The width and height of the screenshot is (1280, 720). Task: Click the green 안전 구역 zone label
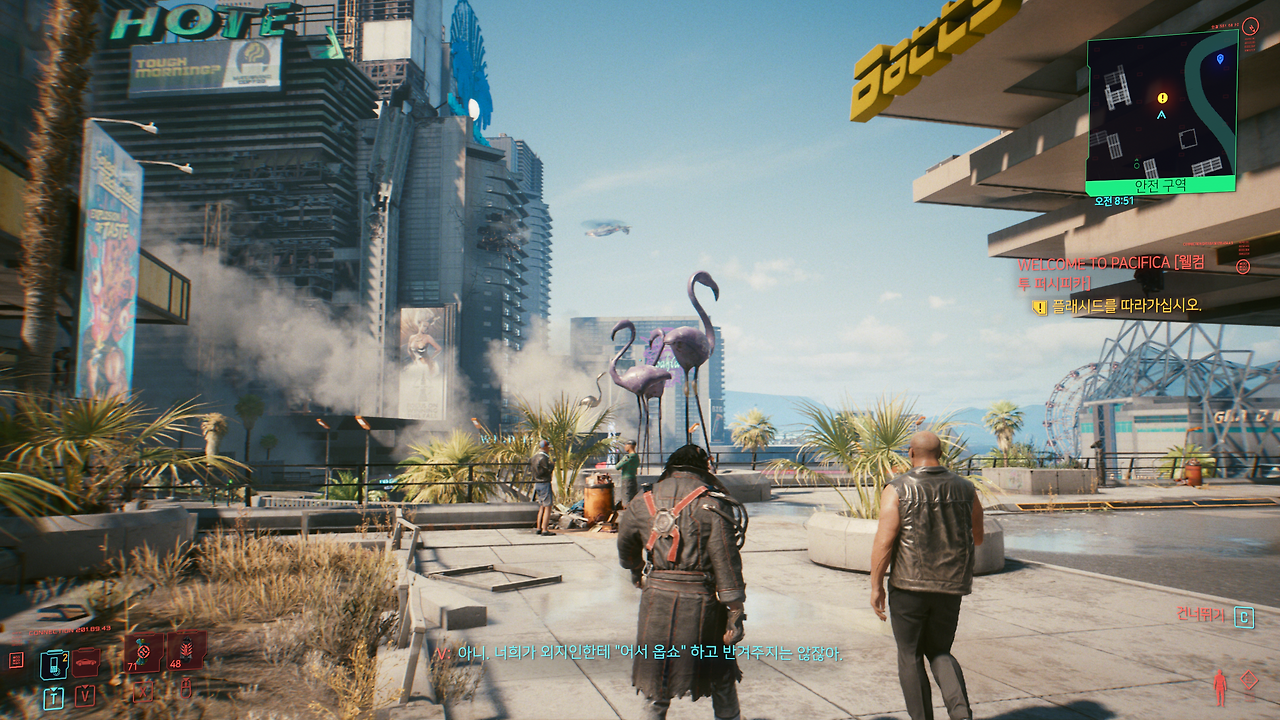1160,185
